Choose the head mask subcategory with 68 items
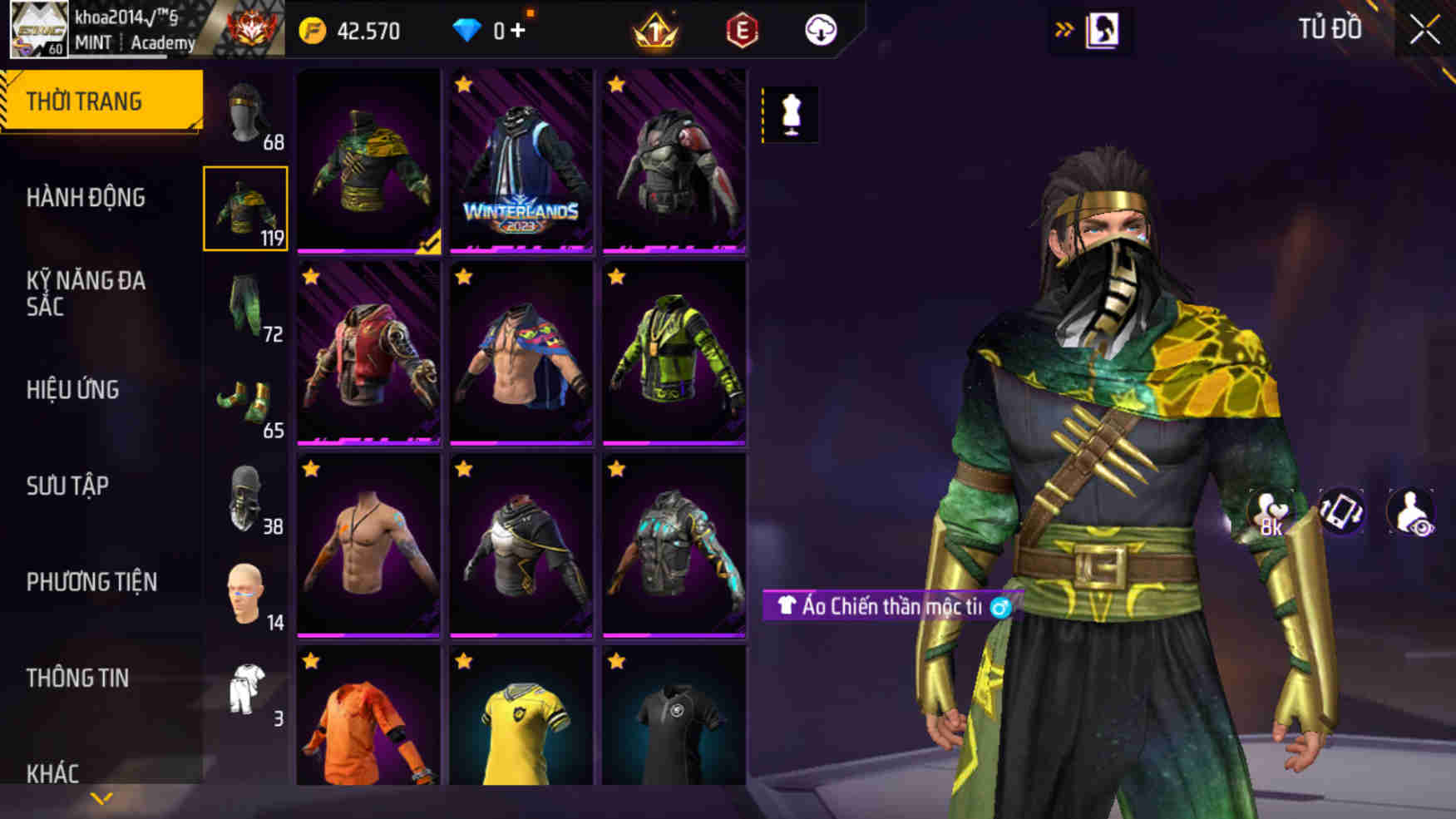Viewport: 1456px width, 819px height. 246,115
